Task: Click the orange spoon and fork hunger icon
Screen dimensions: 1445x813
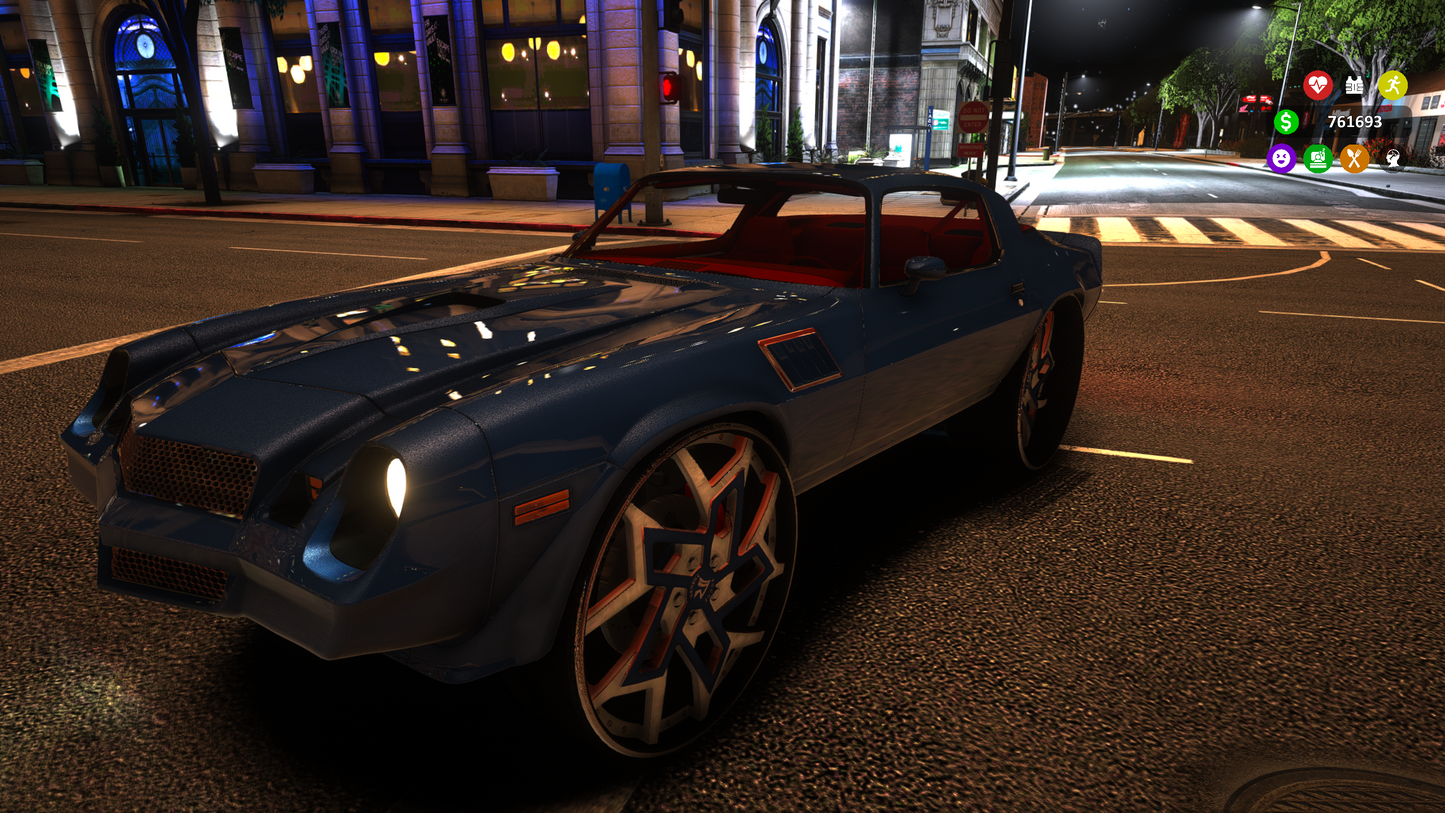Action: click(1354, 158)
